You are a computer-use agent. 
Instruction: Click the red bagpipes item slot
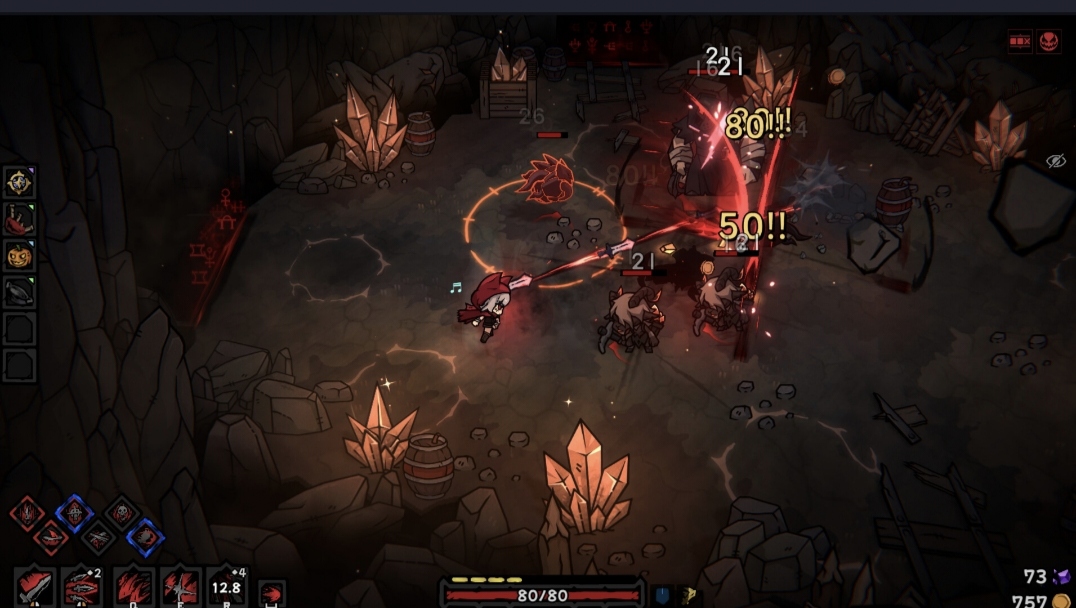(x=19, y=219)
